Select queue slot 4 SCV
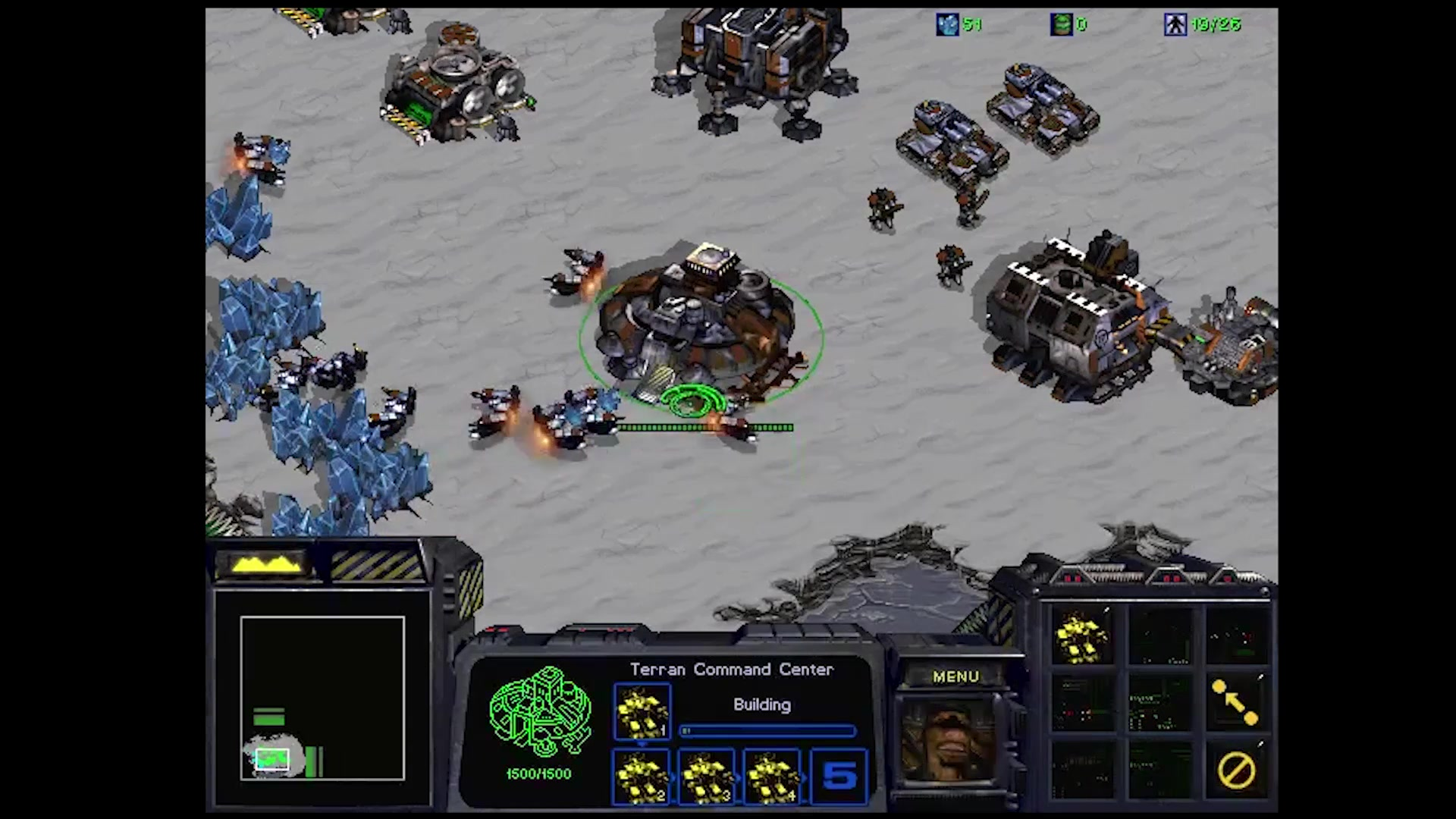The height and width of the screenshot is (819, 1456). [772, 777]
